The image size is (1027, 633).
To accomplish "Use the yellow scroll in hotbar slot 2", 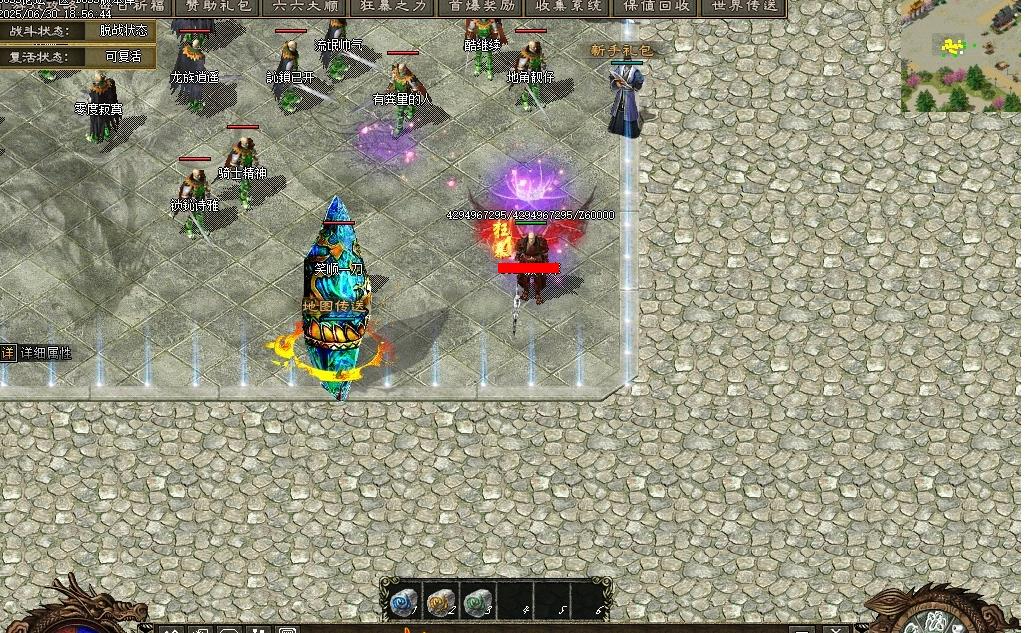I will [x=440, y=601].
